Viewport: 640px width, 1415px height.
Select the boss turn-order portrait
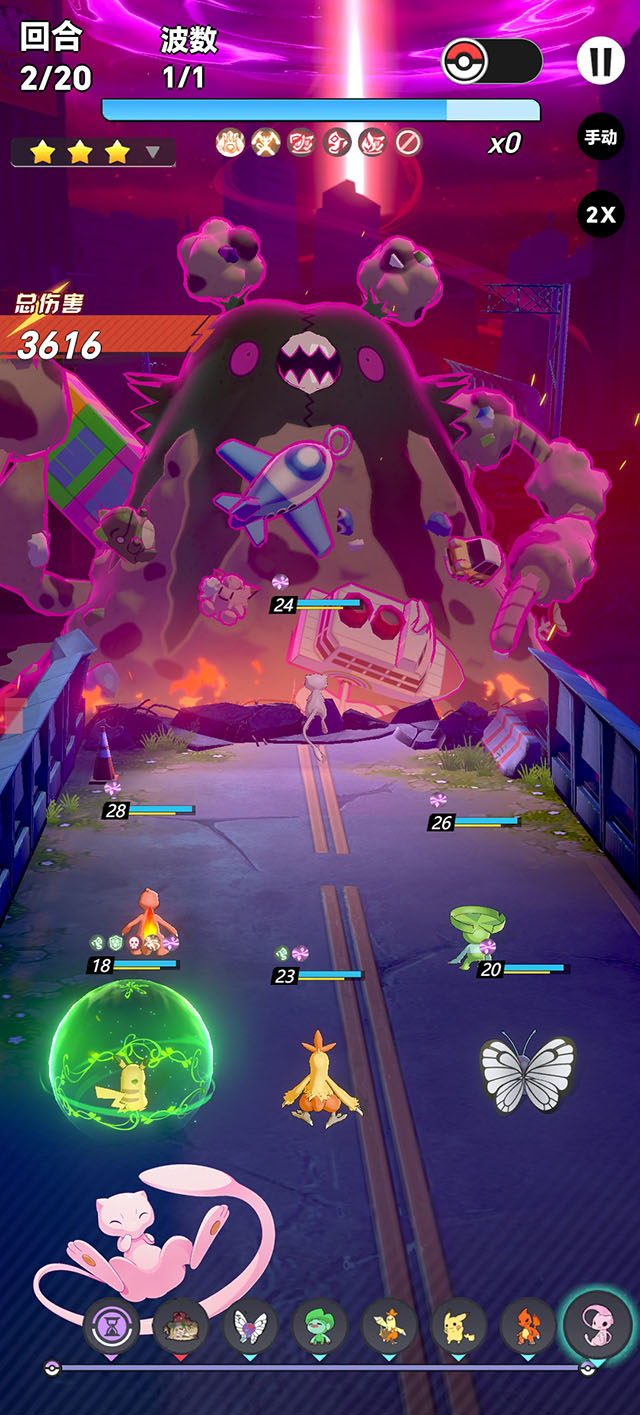[181, 1326]
